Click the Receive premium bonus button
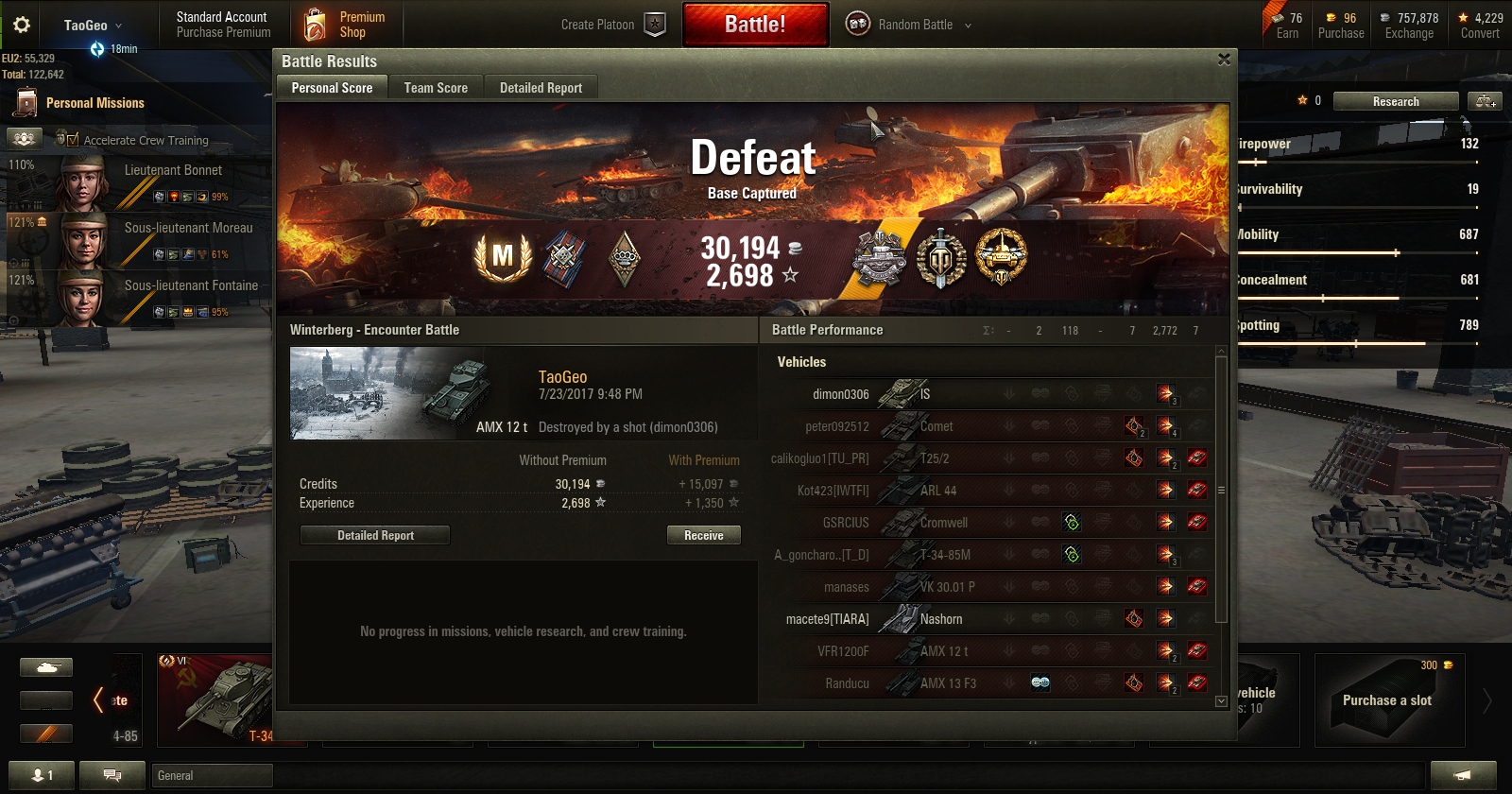The image size is (1512, 794). pos(703,535)
